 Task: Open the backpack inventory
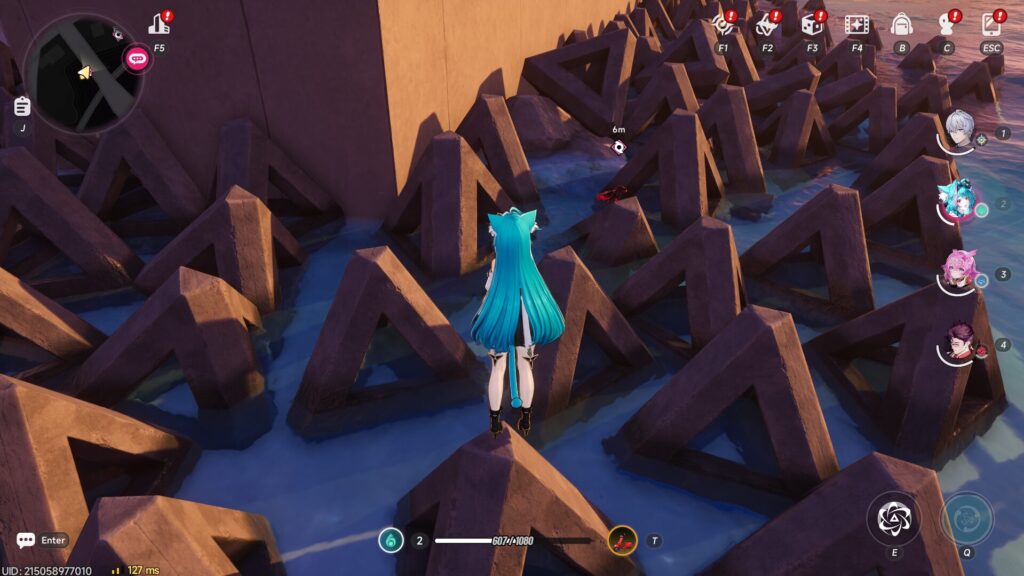(x=901, y=24)
